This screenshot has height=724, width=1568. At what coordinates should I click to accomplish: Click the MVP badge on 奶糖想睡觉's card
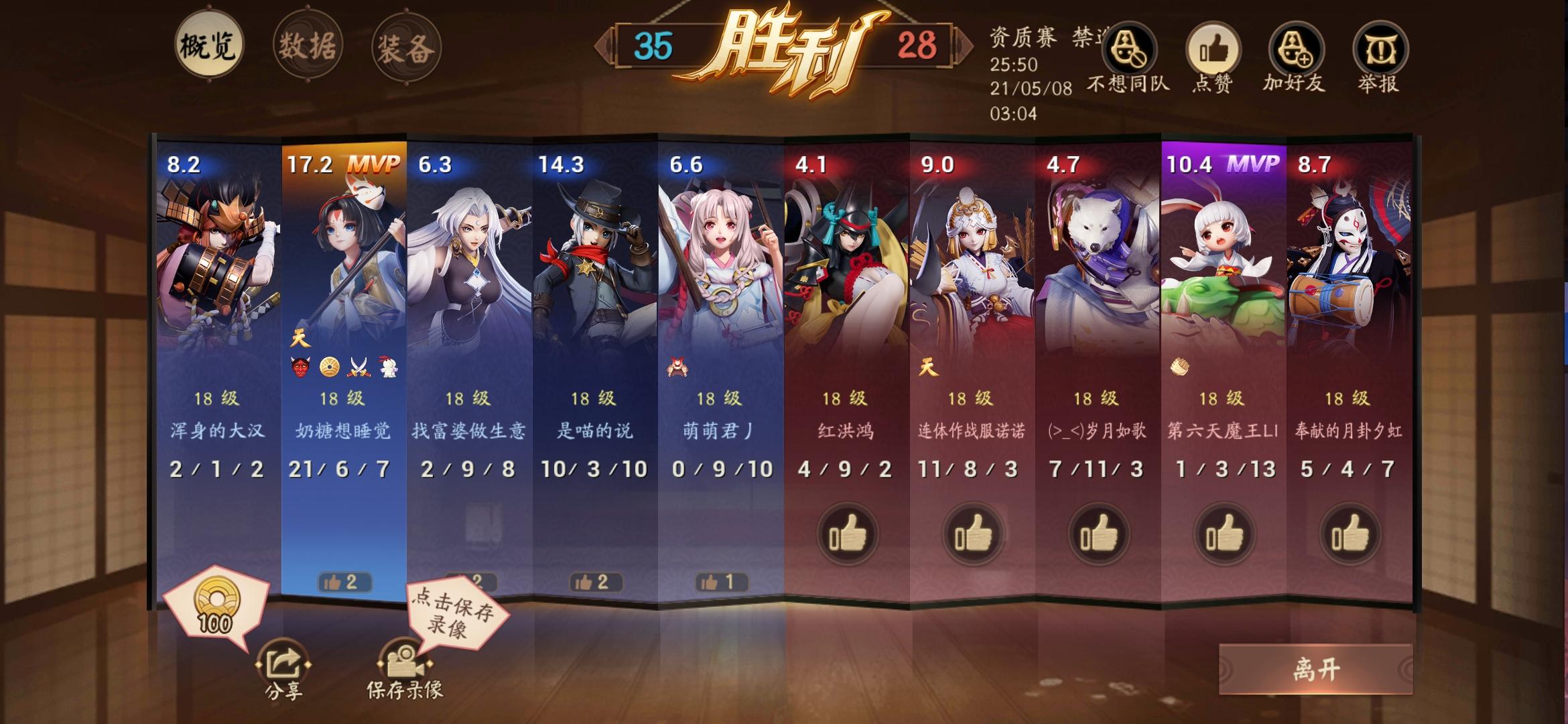[x=377, y=164]
